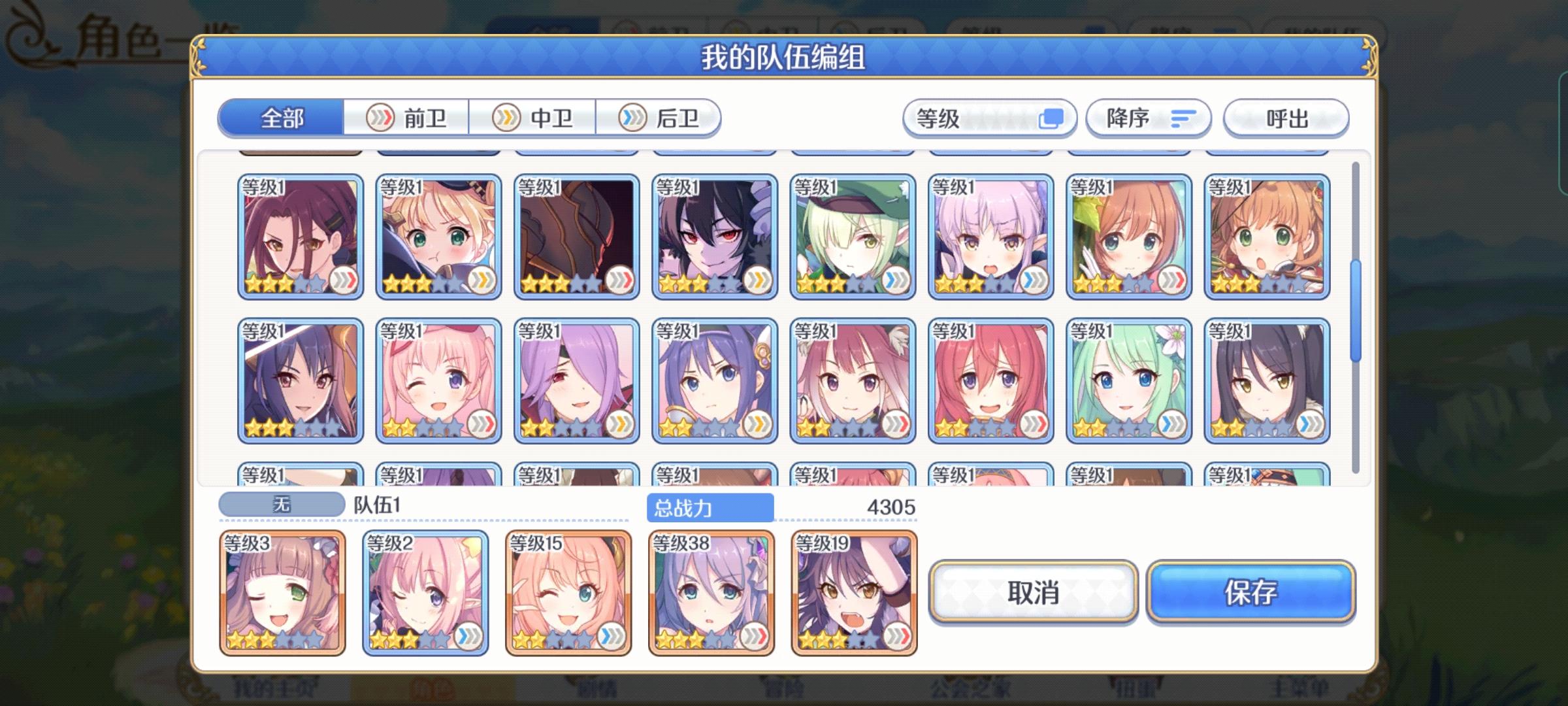Switch to the 全部 tab
This screenshot has height=706, width=1568.
282,120
